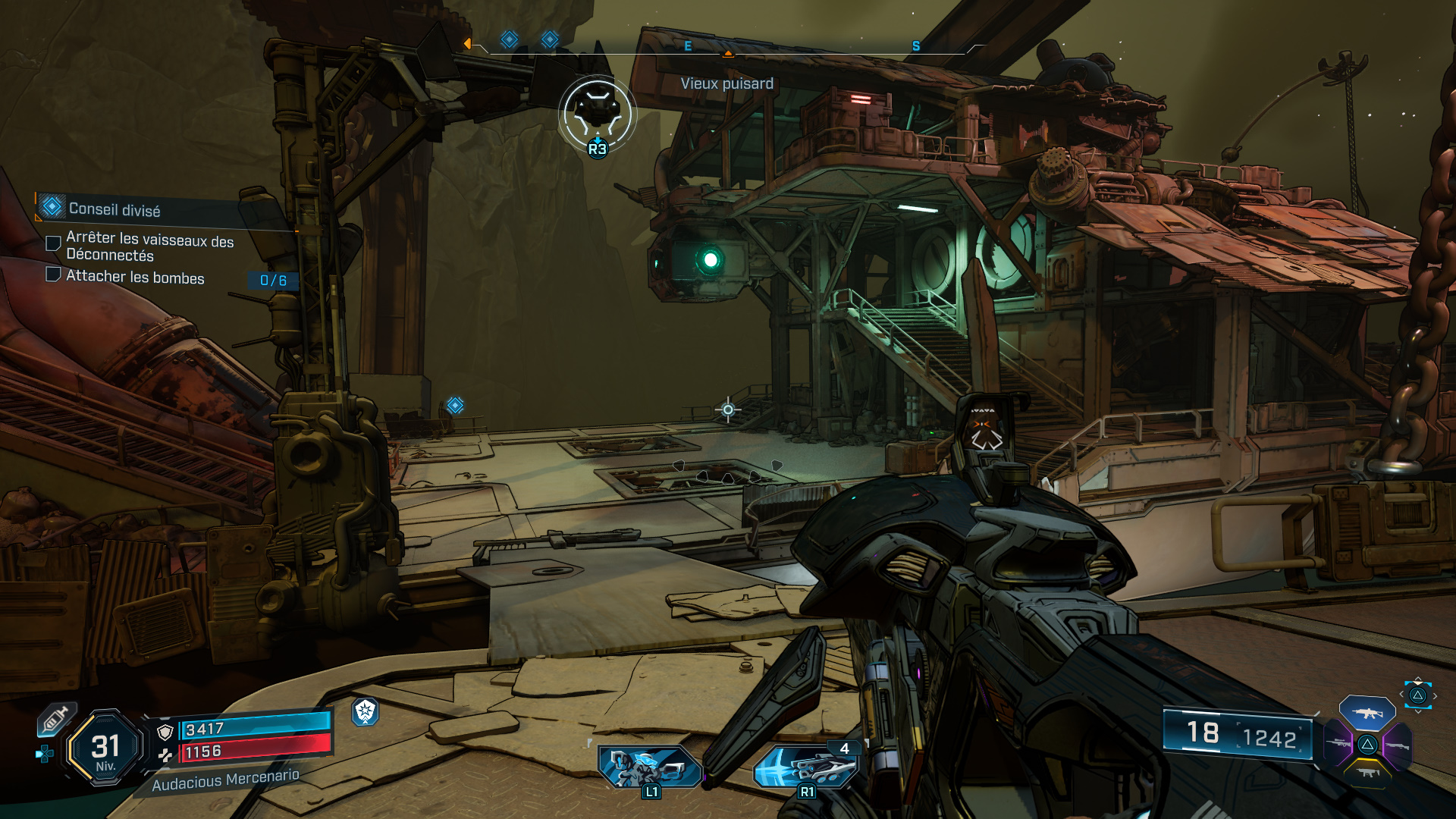Screen dimensions: 1456x819
Task: Activate the dual-pistol action skill icon
Action: 649,767
